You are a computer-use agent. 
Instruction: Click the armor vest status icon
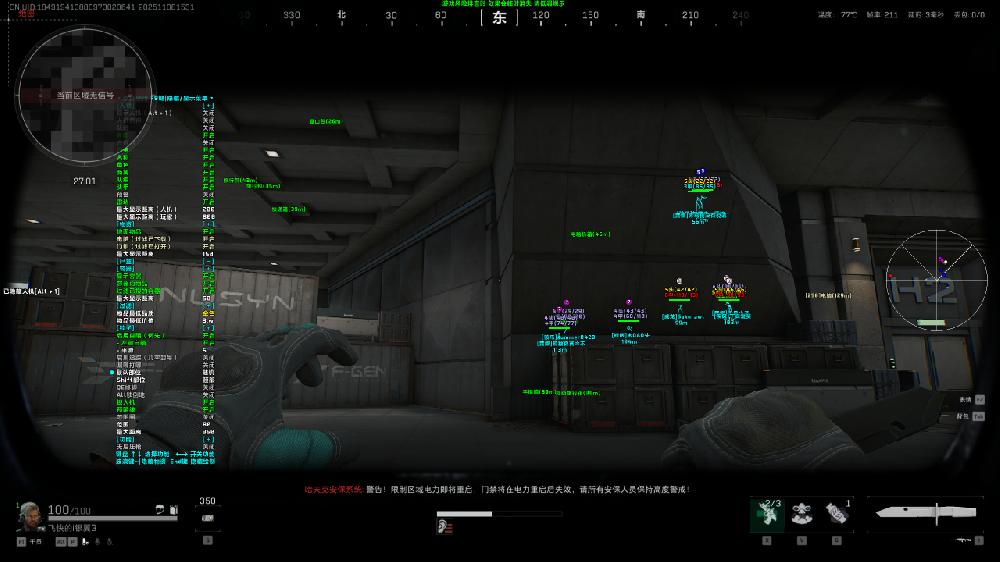tap(160, 510)
